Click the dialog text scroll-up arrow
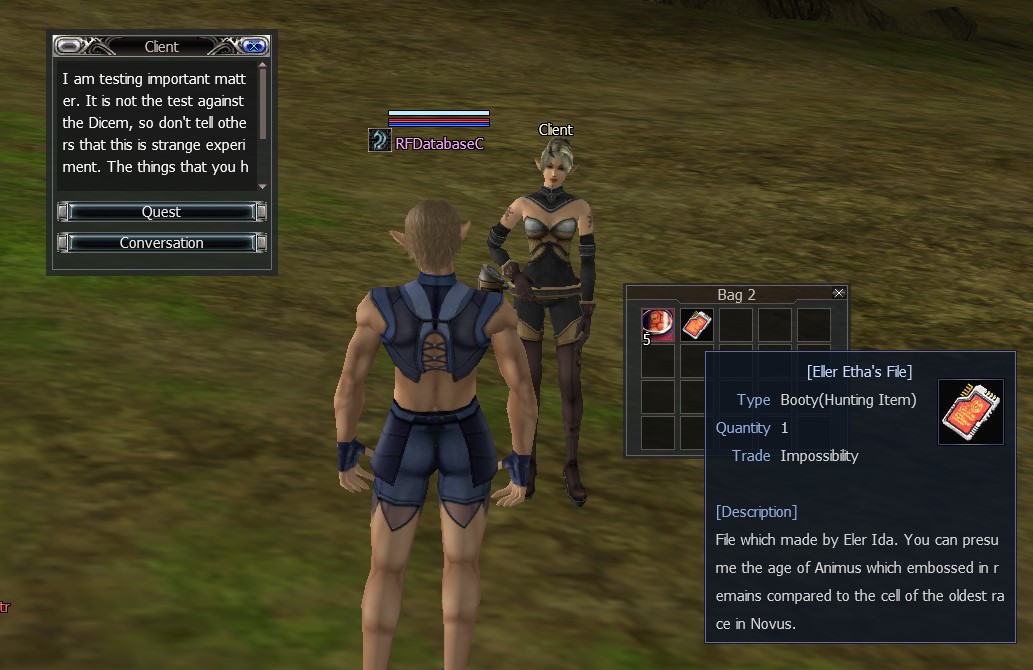Viewport: 1033px width, 670px height. point(263,67)
